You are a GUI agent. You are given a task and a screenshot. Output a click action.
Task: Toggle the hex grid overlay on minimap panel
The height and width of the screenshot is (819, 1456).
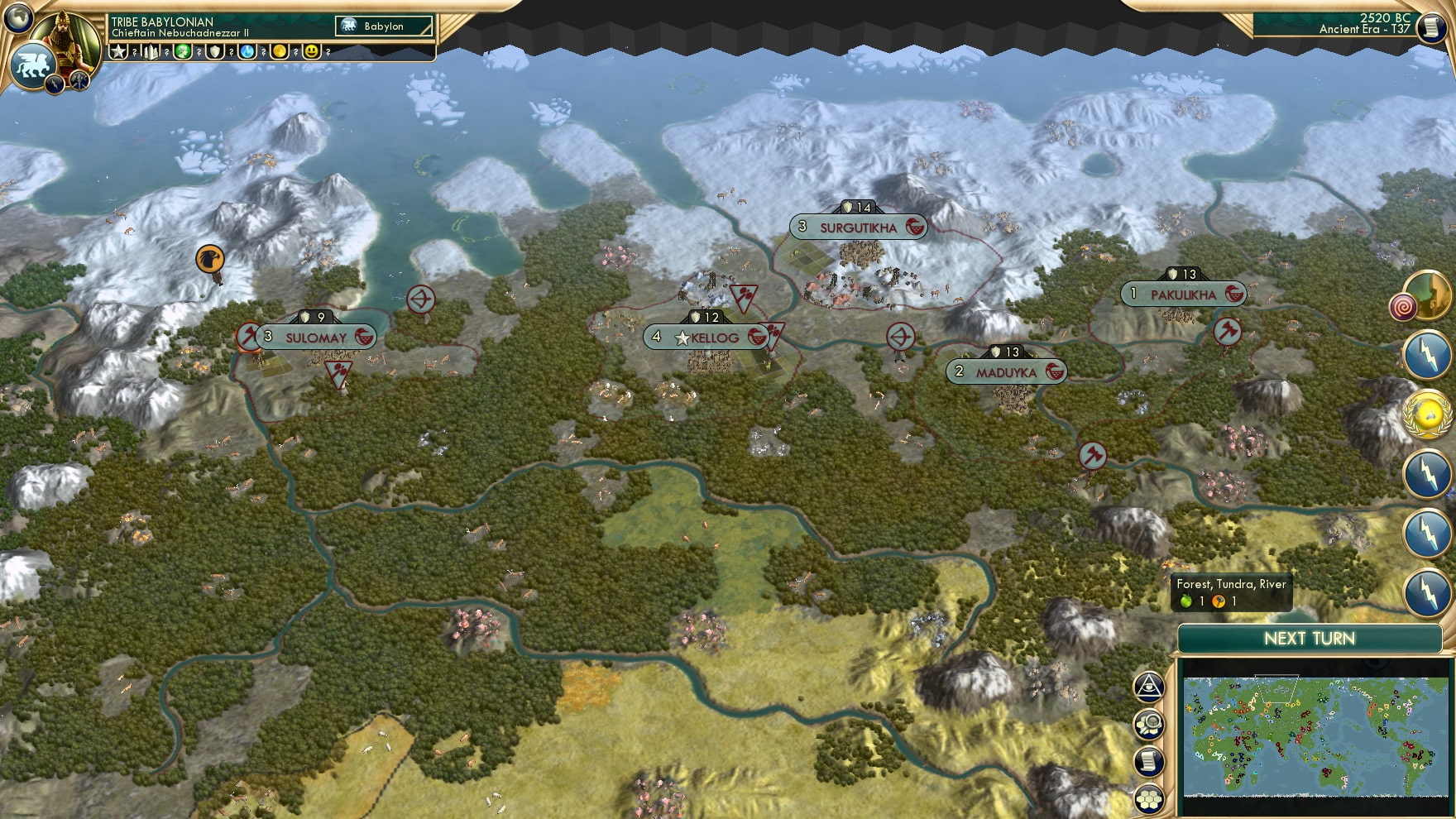click(x=1149, y=797)
